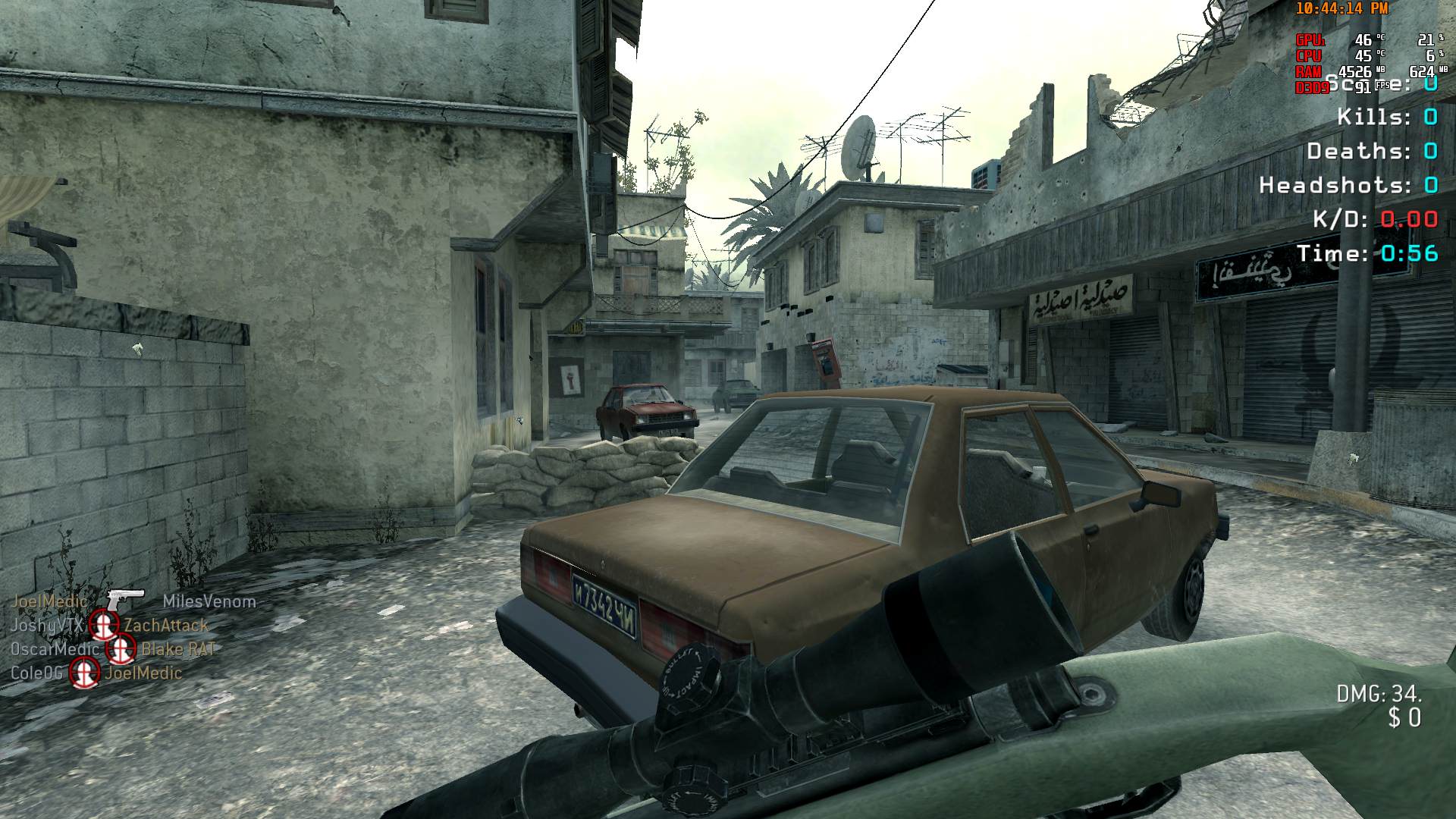Click the pistol icon in the kill feed
The width and height of the screenshot is (1456, 819).
tap(125, 599)
